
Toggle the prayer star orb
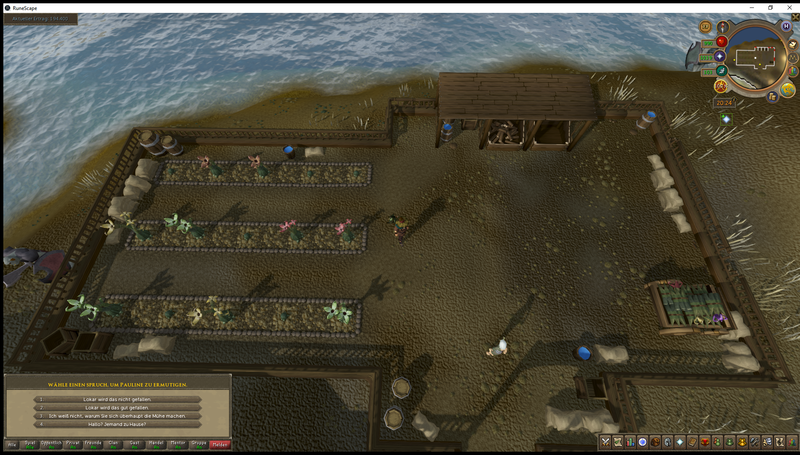(x=720, y=56)
